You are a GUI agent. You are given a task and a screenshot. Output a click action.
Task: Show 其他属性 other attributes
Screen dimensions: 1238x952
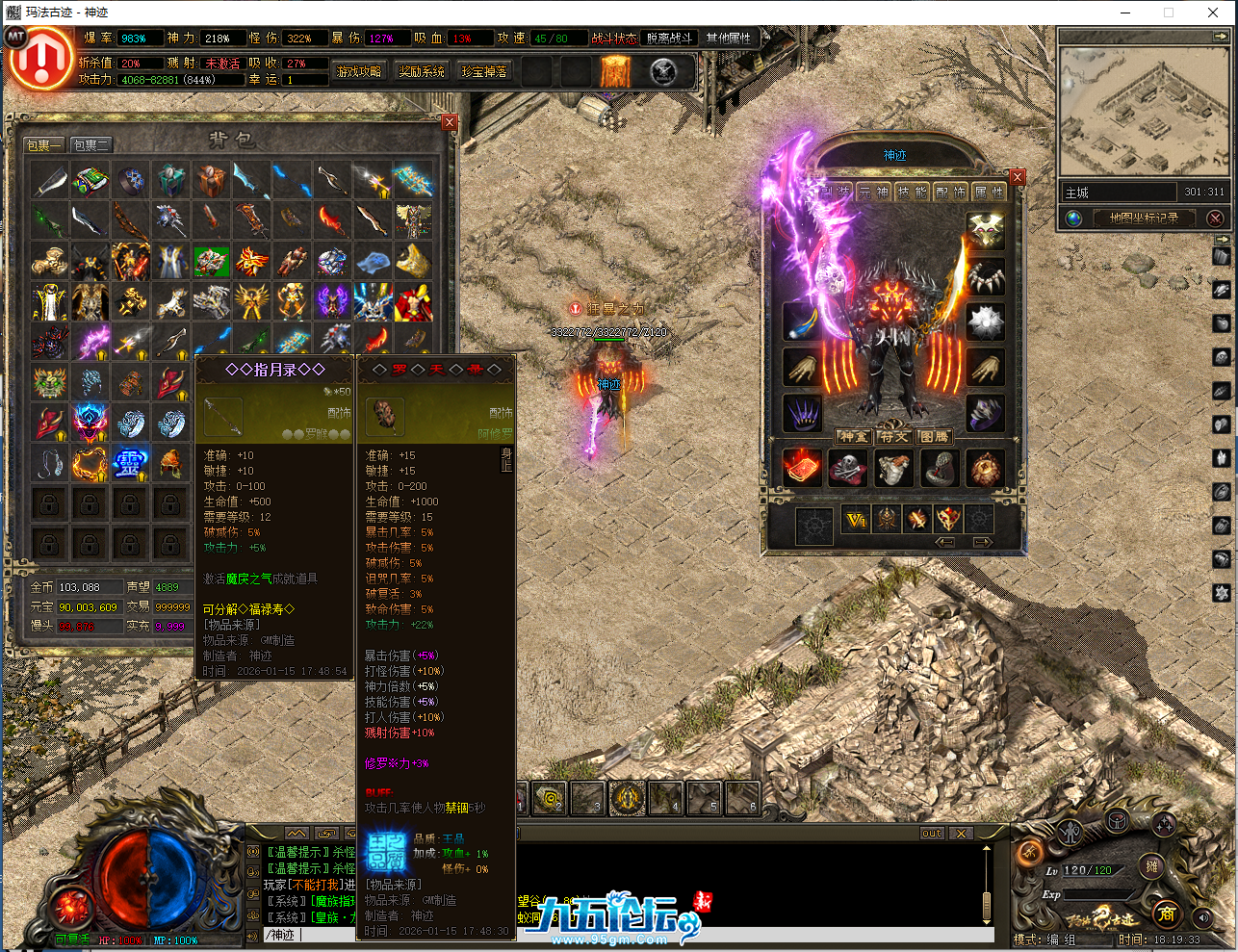(x=728, y=39)
